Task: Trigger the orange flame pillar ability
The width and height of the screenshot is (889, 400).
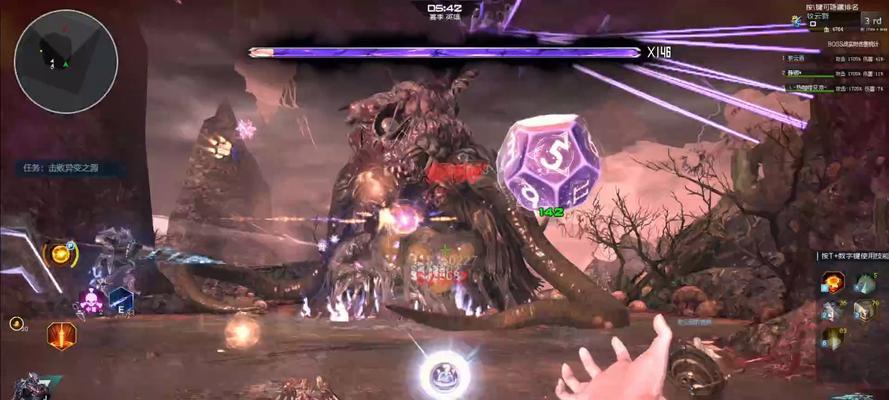Action: click(x=62, y=337)
